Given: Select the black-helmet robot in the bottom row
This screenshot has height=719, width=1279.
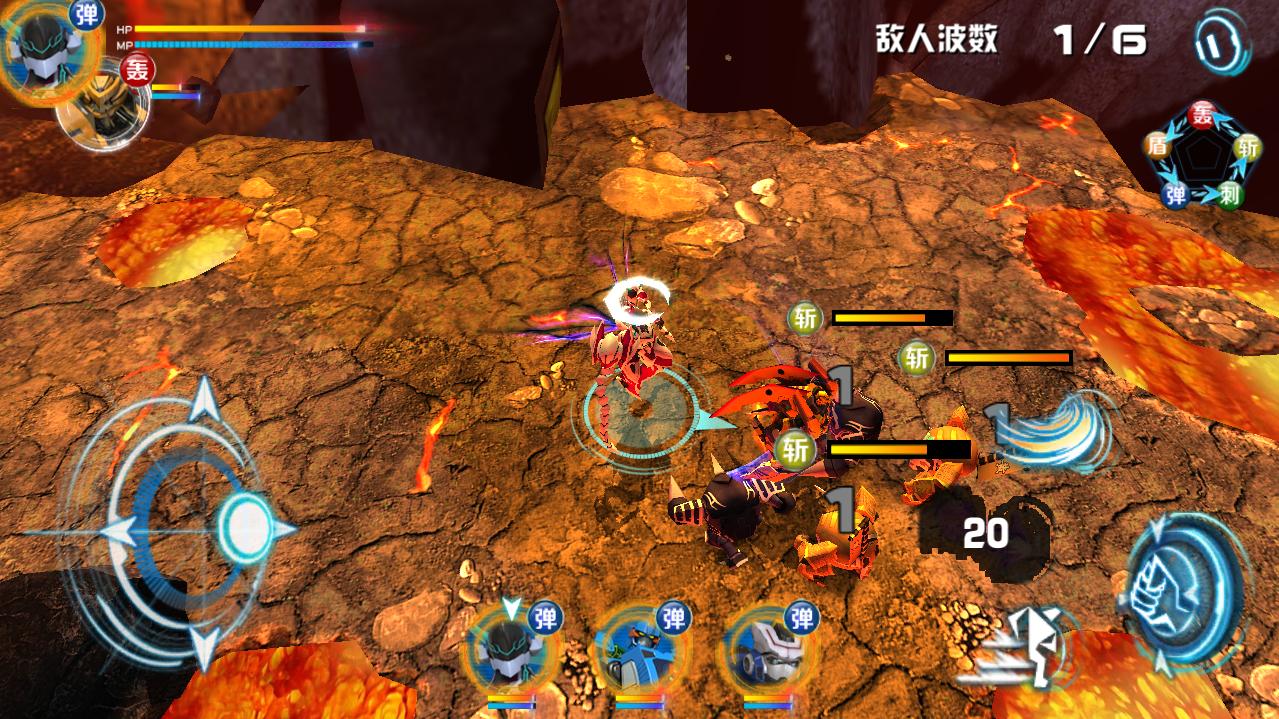Looking at the screenshot, I should coord(509,651).
